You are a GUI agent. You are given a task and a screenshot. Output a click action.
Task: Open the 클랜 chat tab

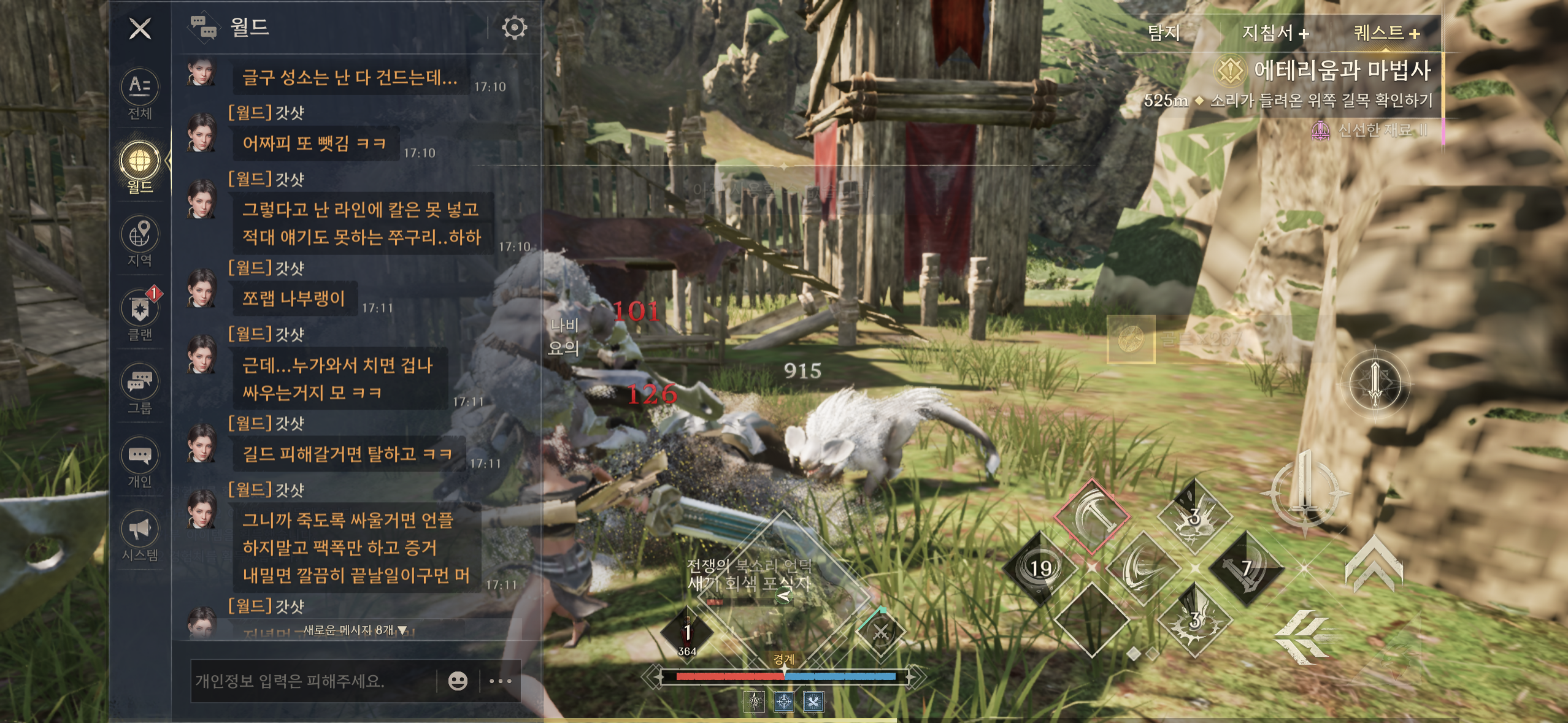tap(140, 315)
